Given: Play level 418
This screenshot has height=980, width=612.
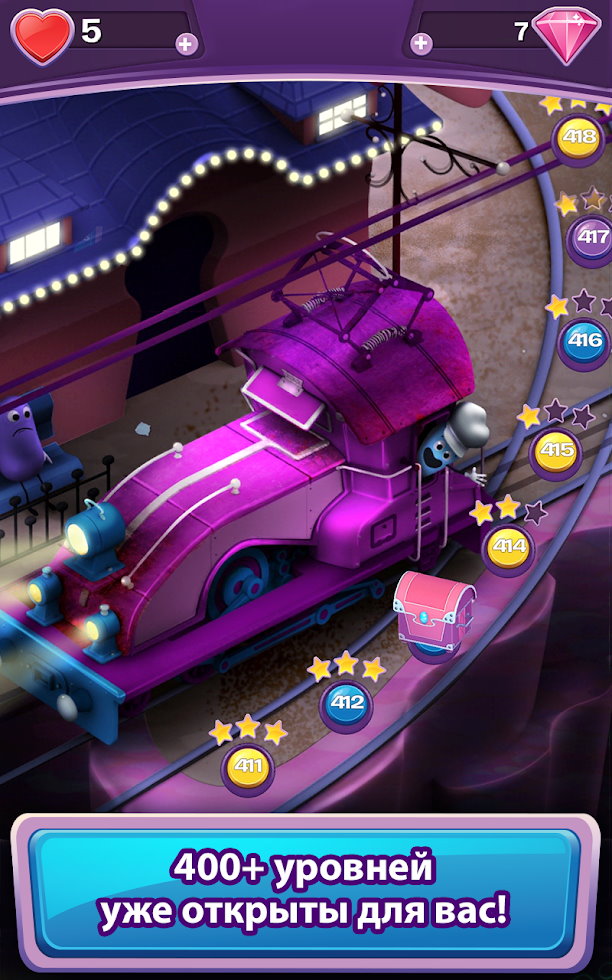Looking at the screenshot, I should (x=578, y=137).
